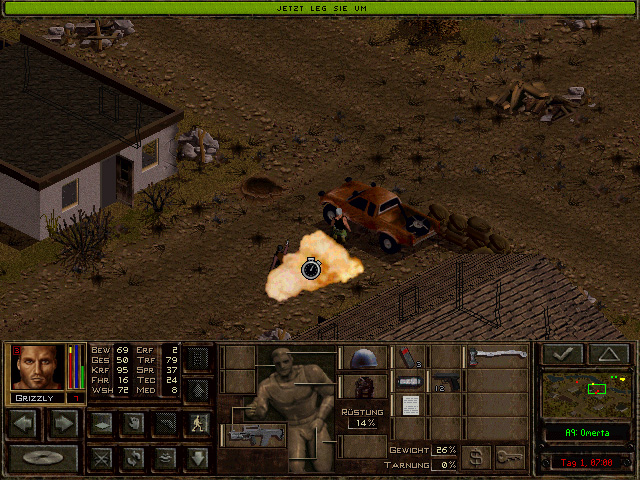Image resolution: width=640 pixels, height=480 pixels.
Task: Click the down arrow button
Action: (198, 458)
